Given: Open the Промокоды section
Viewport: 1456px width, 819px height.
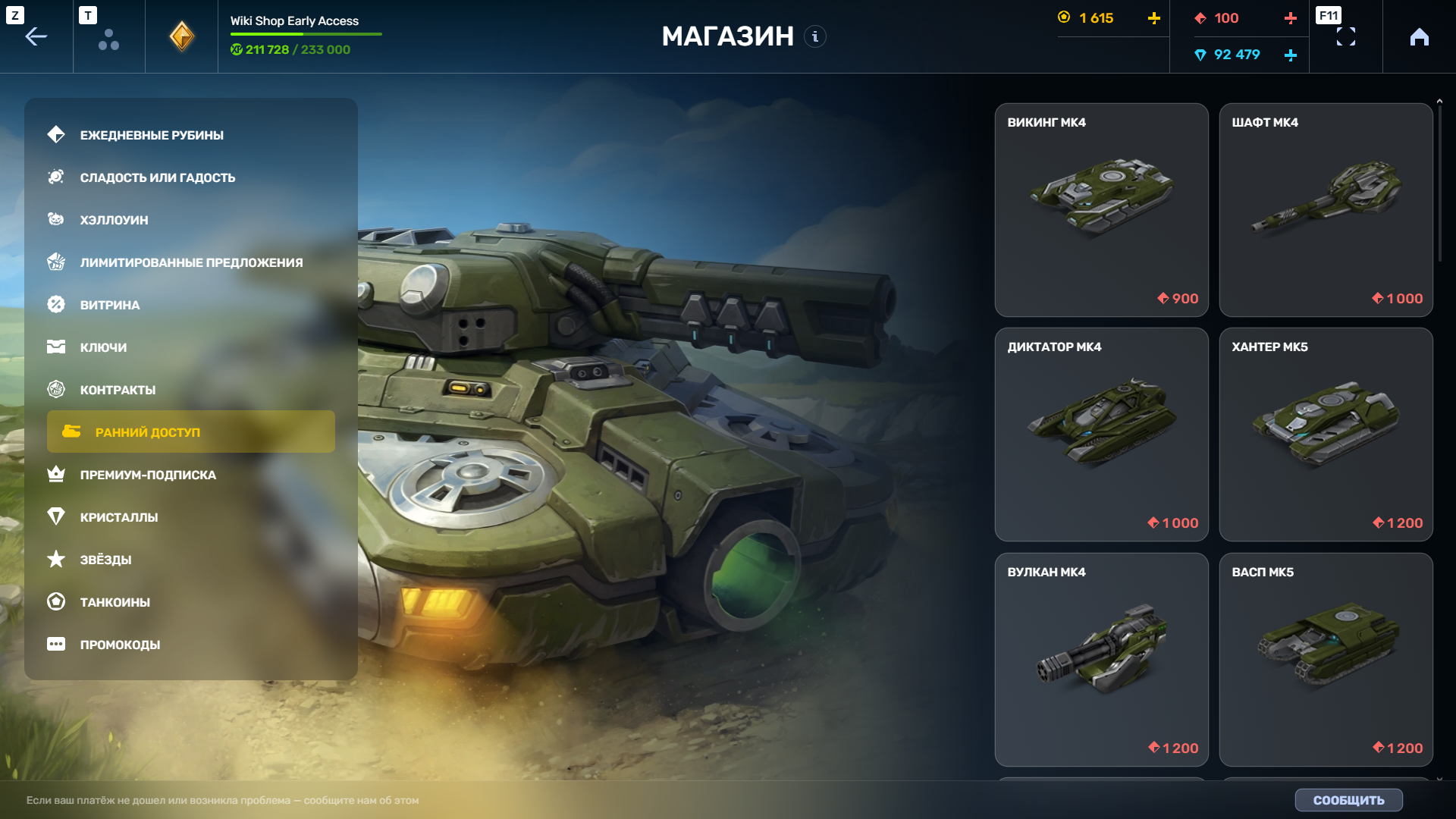Looking at the screenshot, I should (120, 645).
